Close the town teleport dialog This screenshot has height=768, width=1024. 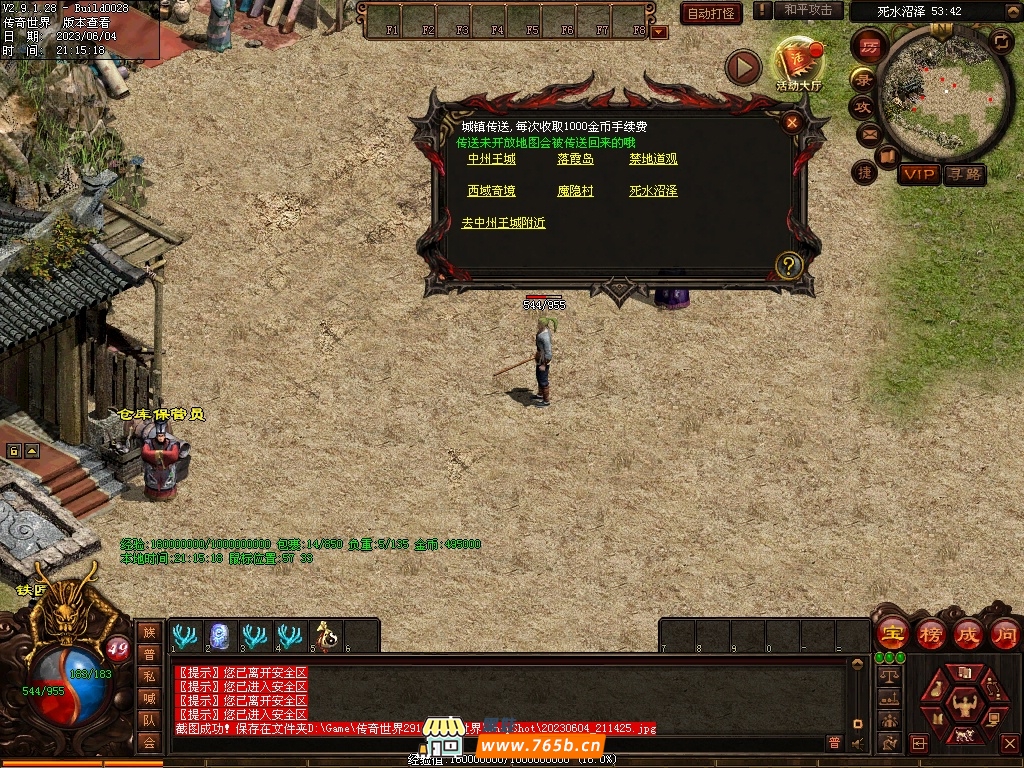(x=792, y=123)
